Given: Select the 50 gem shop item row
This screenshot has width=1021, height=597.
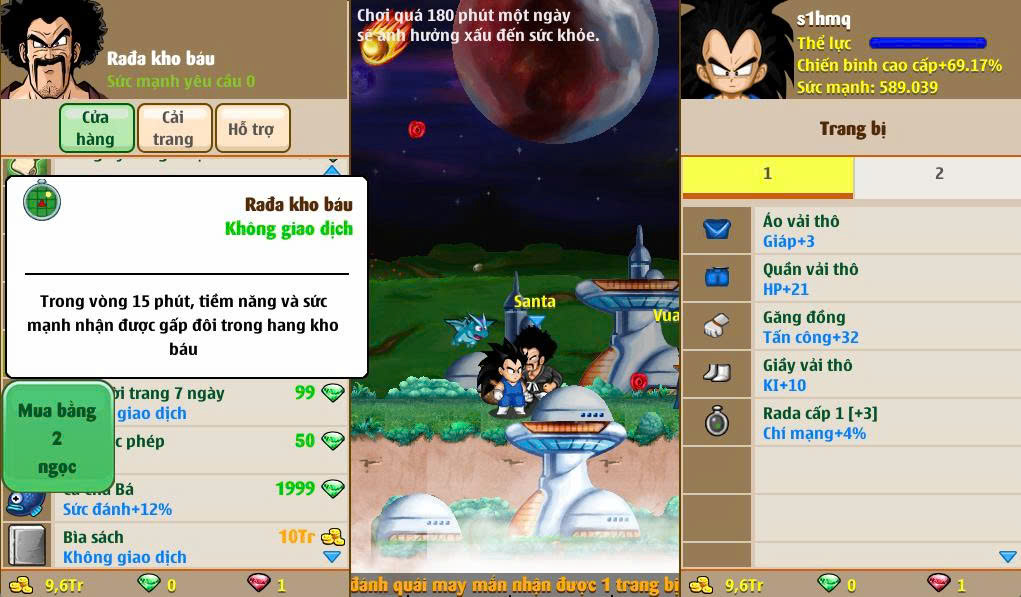Looking at the screenshot, I should coord(230,450).
